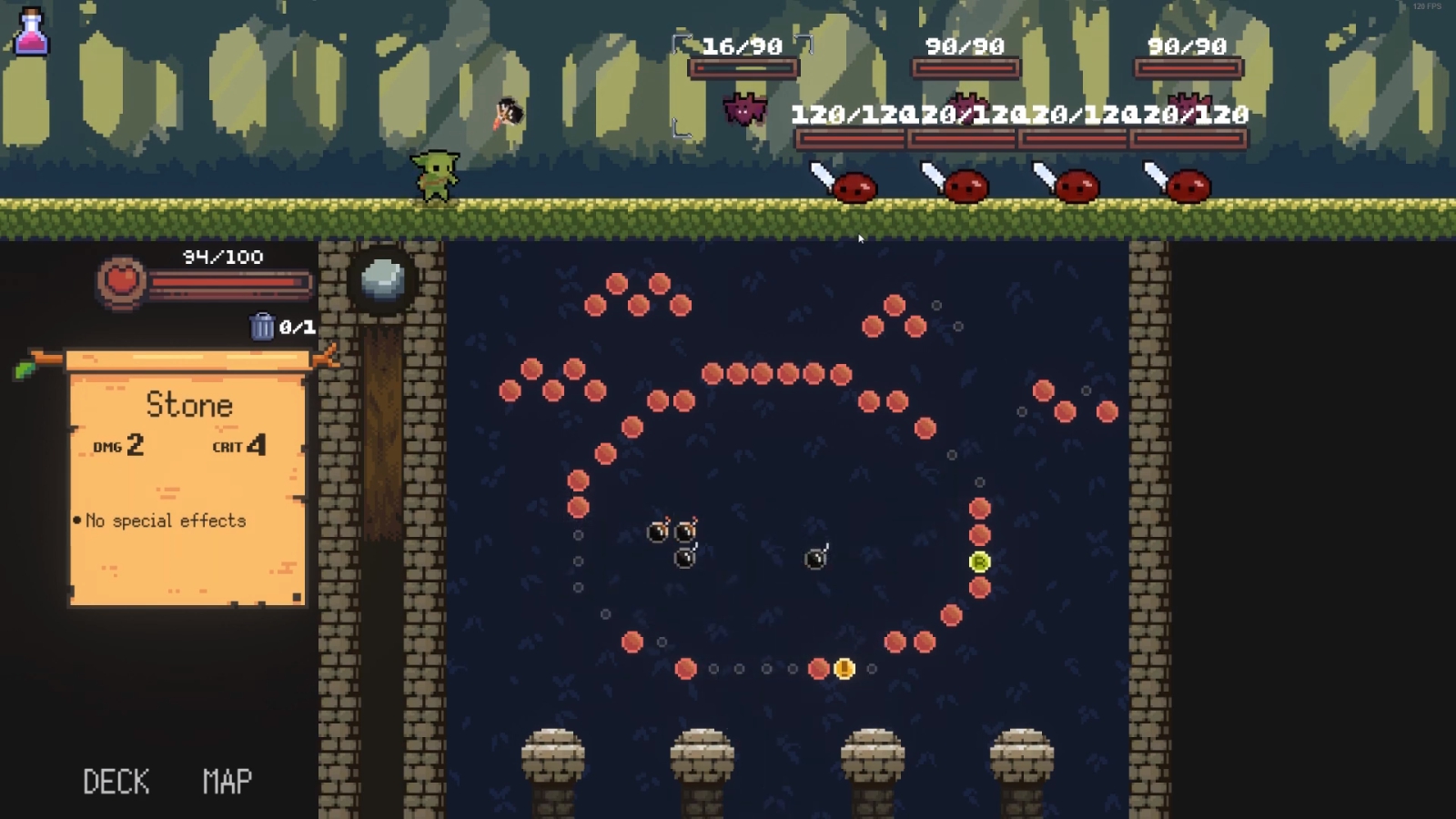This screenshot has width=1456, height=819.
Task: Select the loaded stone orb in the launcher
Action: [383, 278]
